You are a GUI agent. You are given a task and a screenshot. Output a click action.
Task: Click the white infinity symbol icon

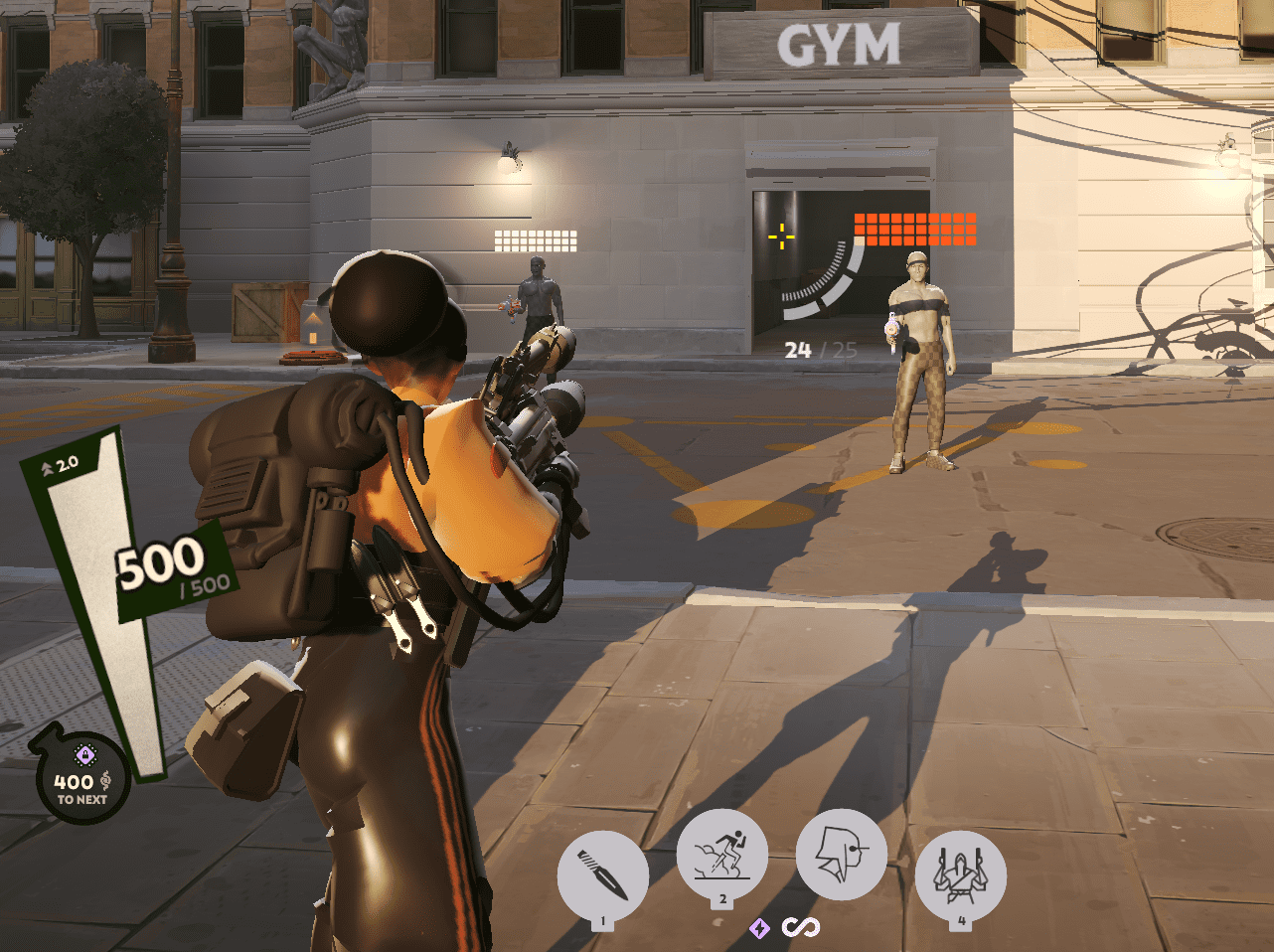[800, 927]
